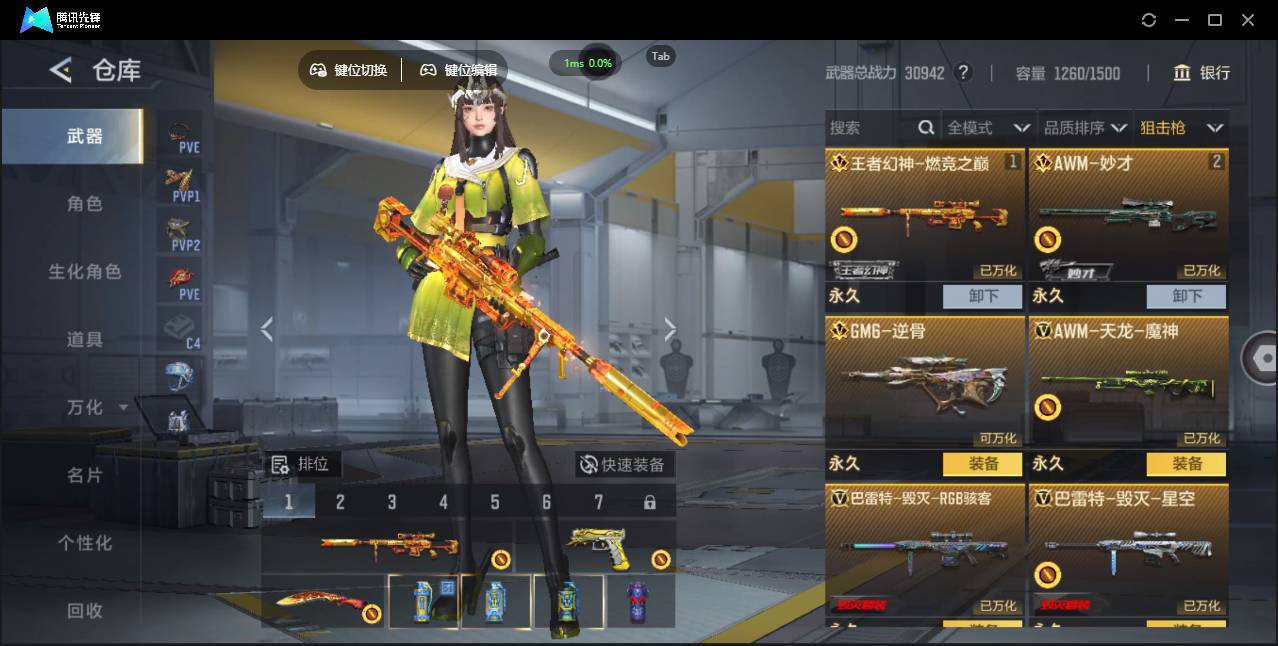Open the 生化角色 category
The height and width of the screenshot is (646, 1278).
click(85, 272)
